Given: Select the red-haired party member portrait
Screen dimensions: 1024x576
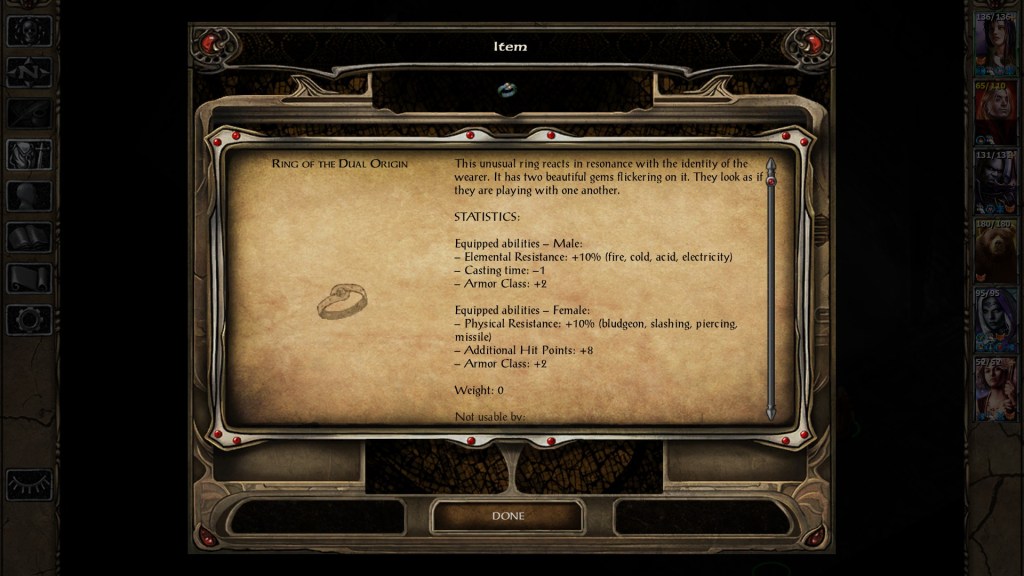Looking at the screenshot, I should pos(995,111).
